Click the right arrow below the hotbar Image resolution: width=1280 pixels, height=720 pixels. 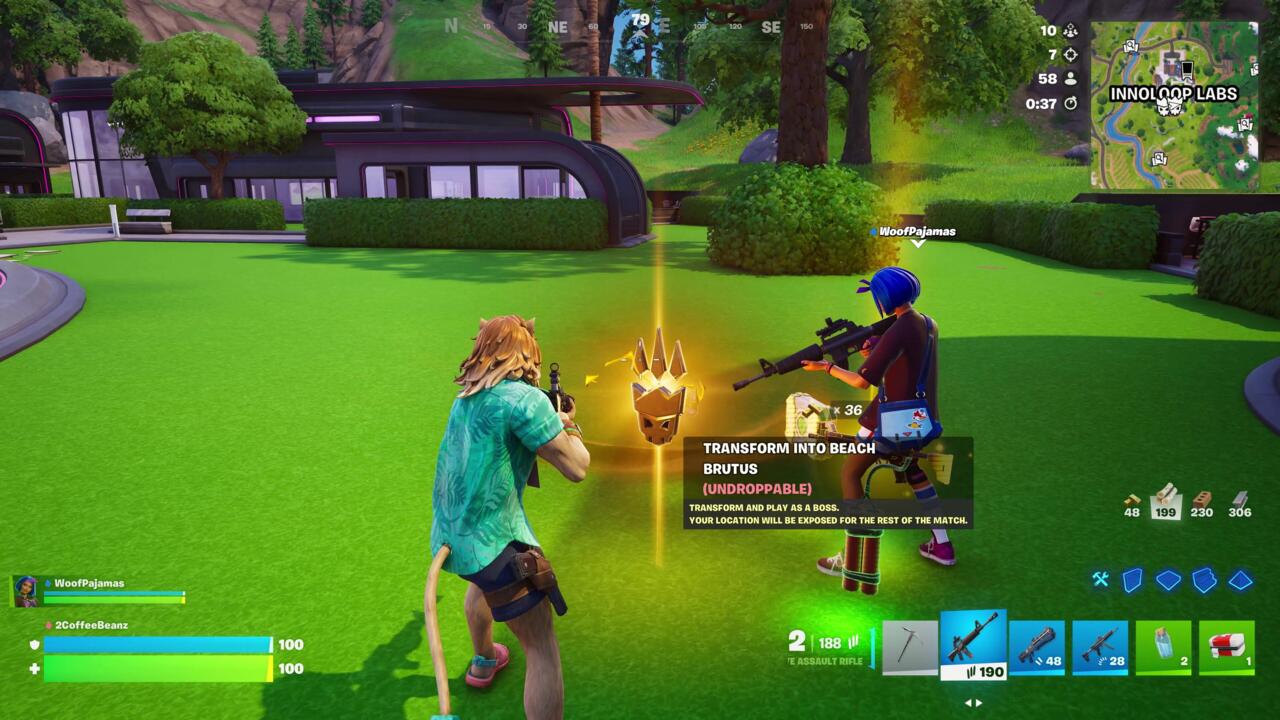pyautogui.click(x=979, y=703)
